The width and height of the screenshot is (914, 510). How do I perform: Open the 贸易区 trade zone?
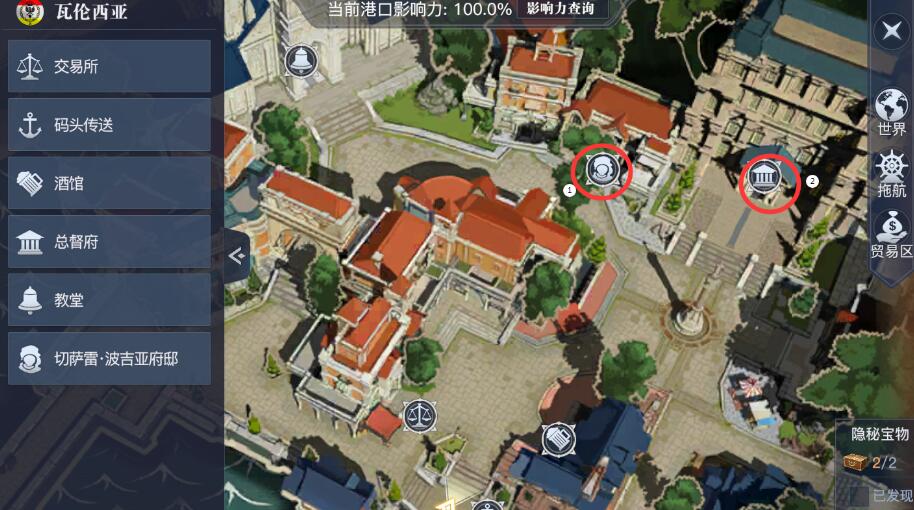[891, 235]
